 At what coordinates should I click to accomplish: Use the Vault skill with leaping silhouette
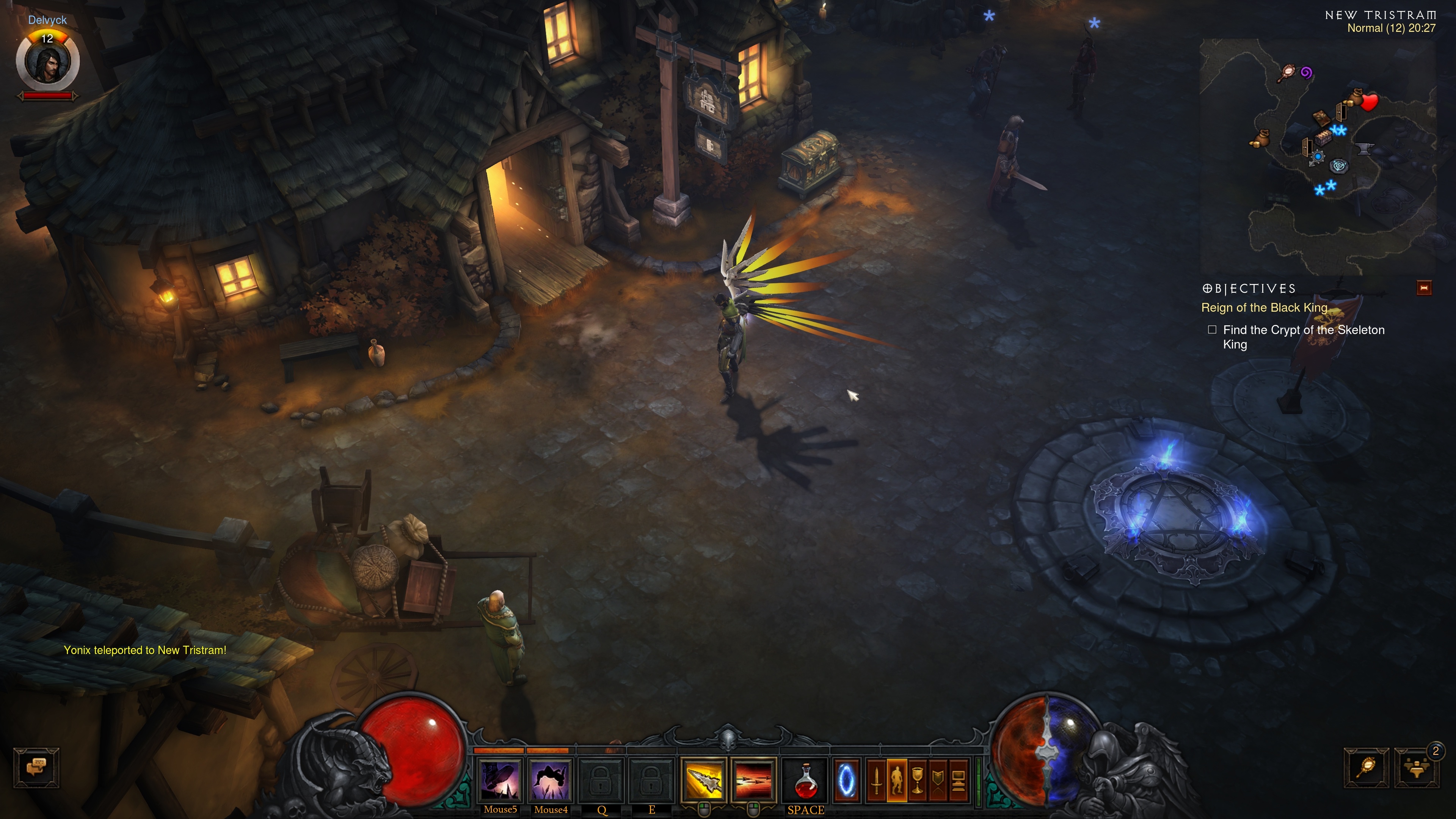(x=550, y=781)
